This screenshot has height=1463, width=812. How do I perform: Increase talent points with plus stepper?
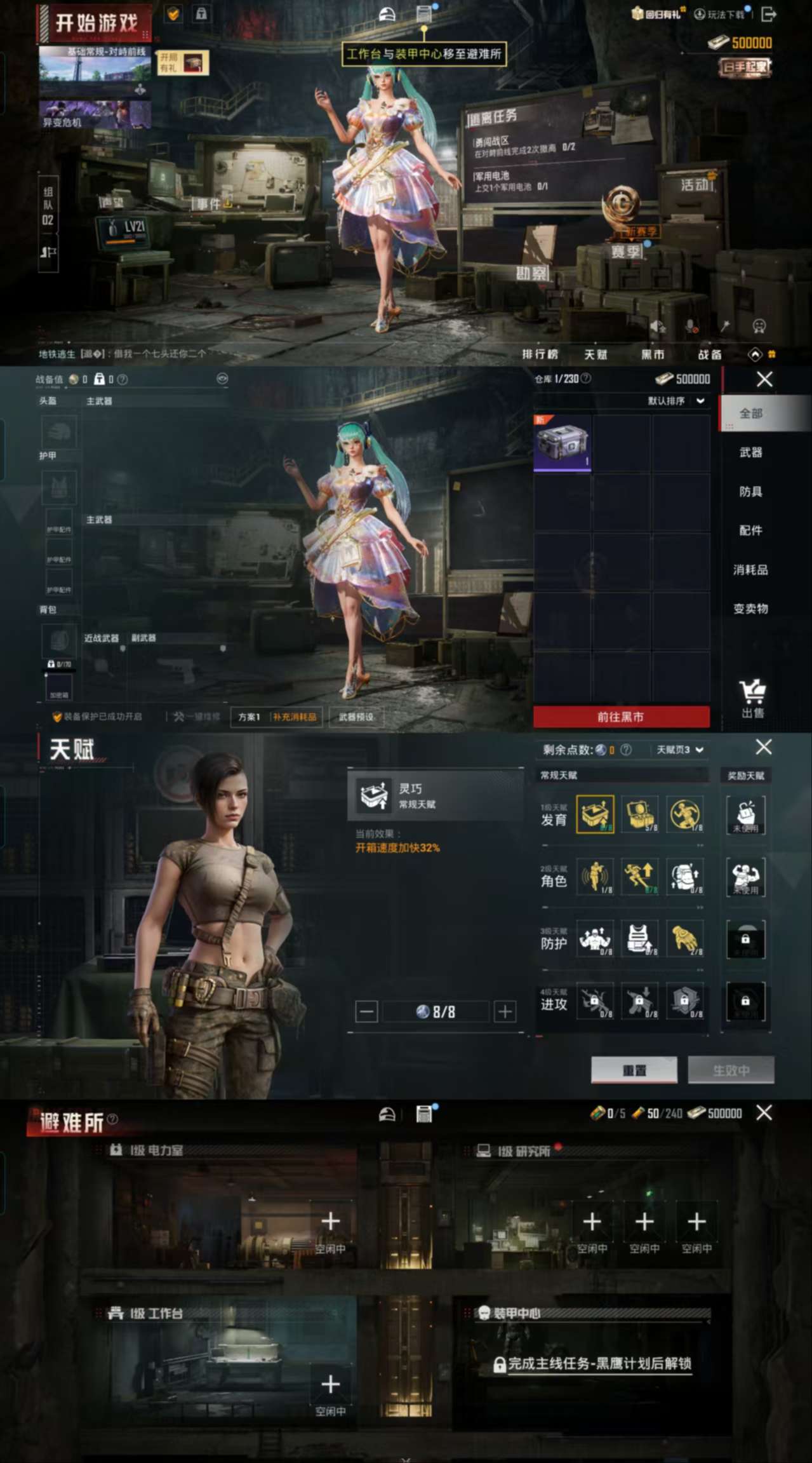click(505, 1011)
